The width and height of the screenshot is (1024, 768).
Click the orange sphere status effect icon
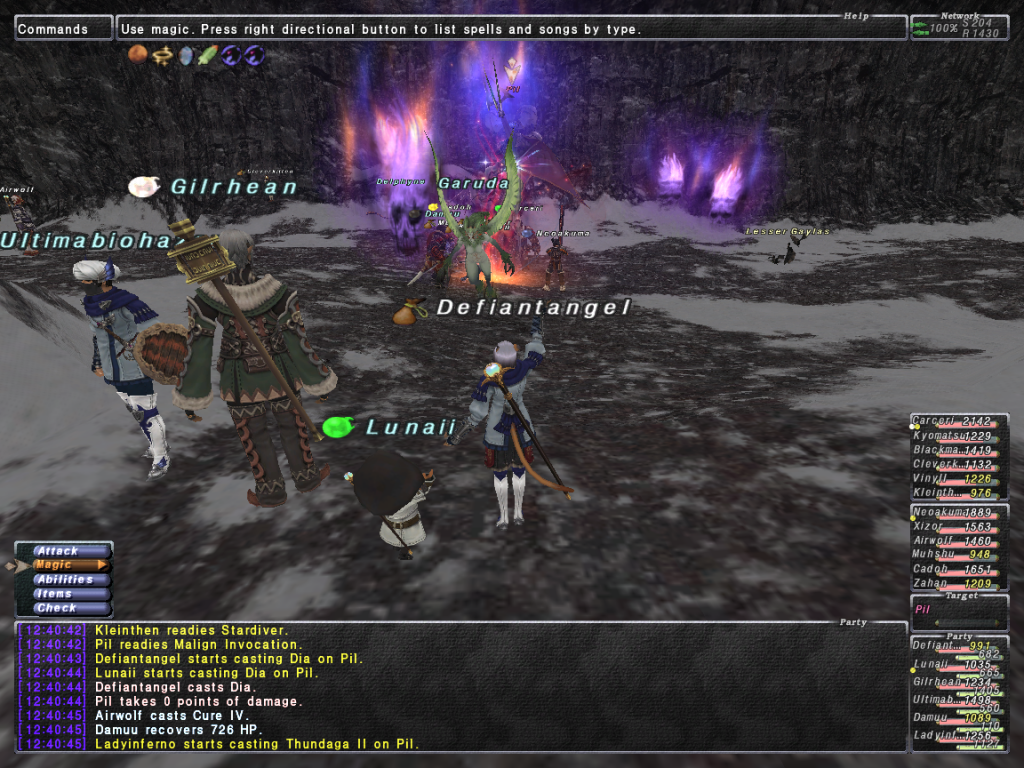[138, 55]
